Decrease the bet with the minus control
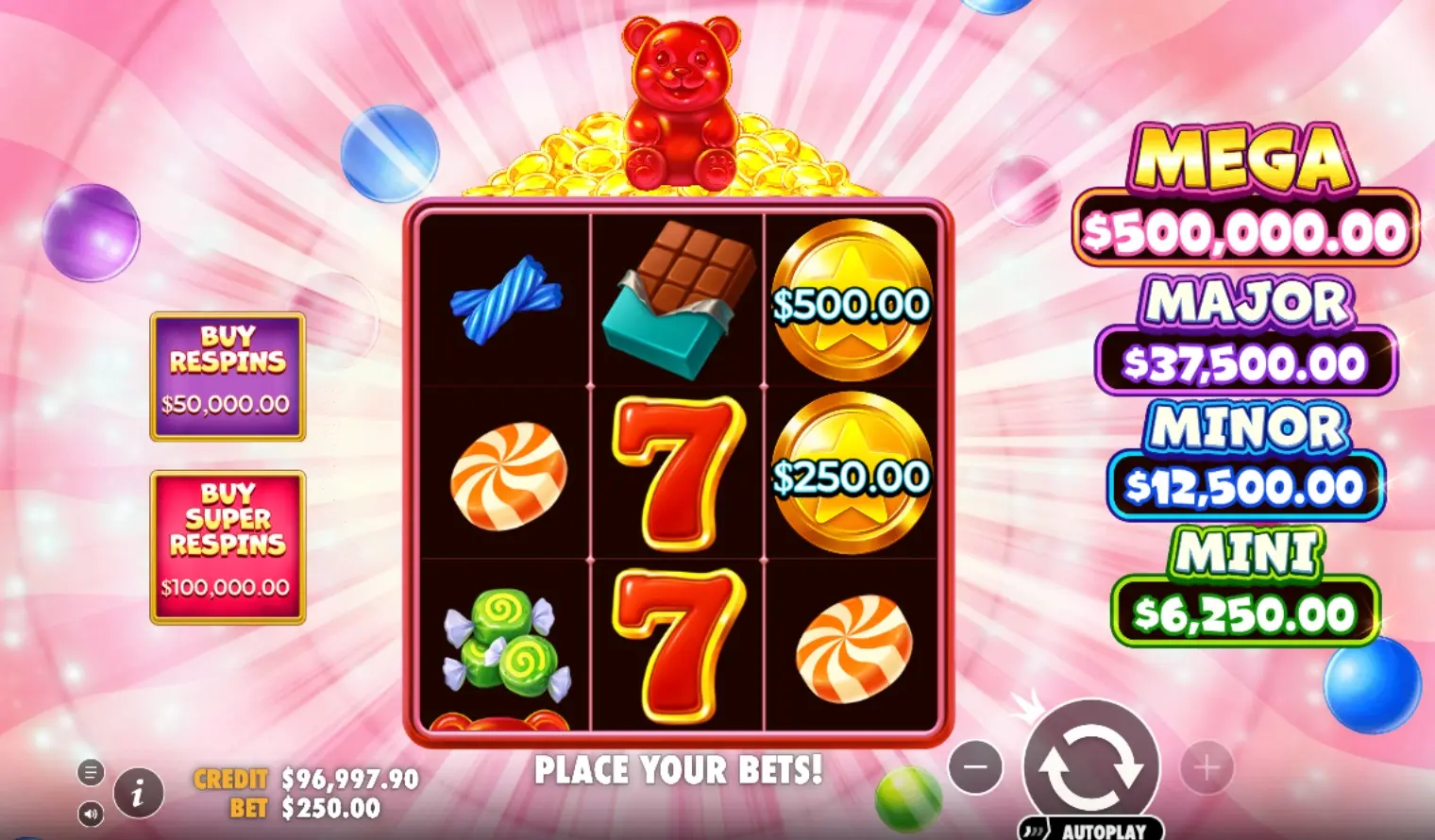 coord(977,769)
